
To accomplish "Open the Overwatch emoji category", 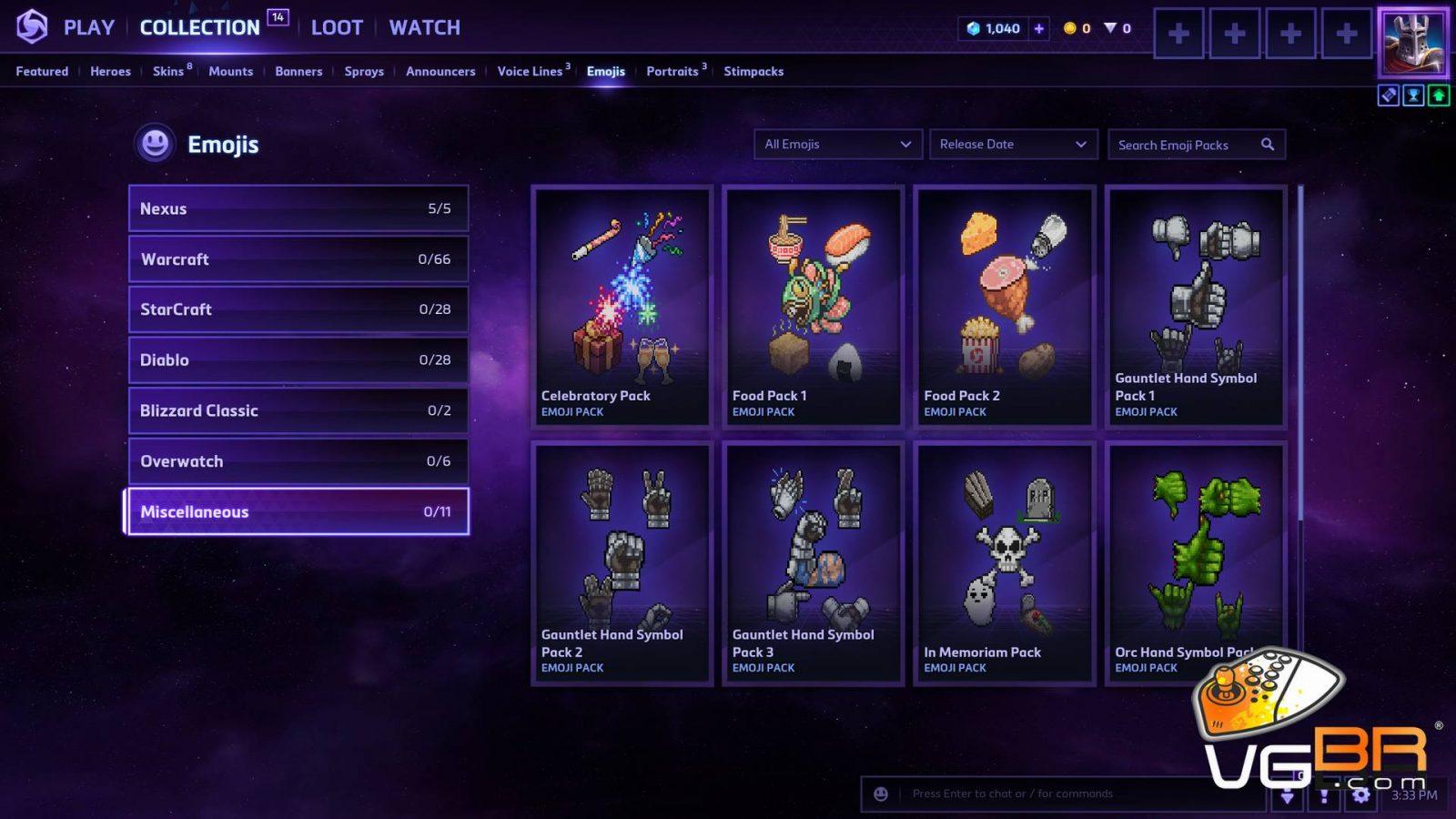I will (298, 461).
